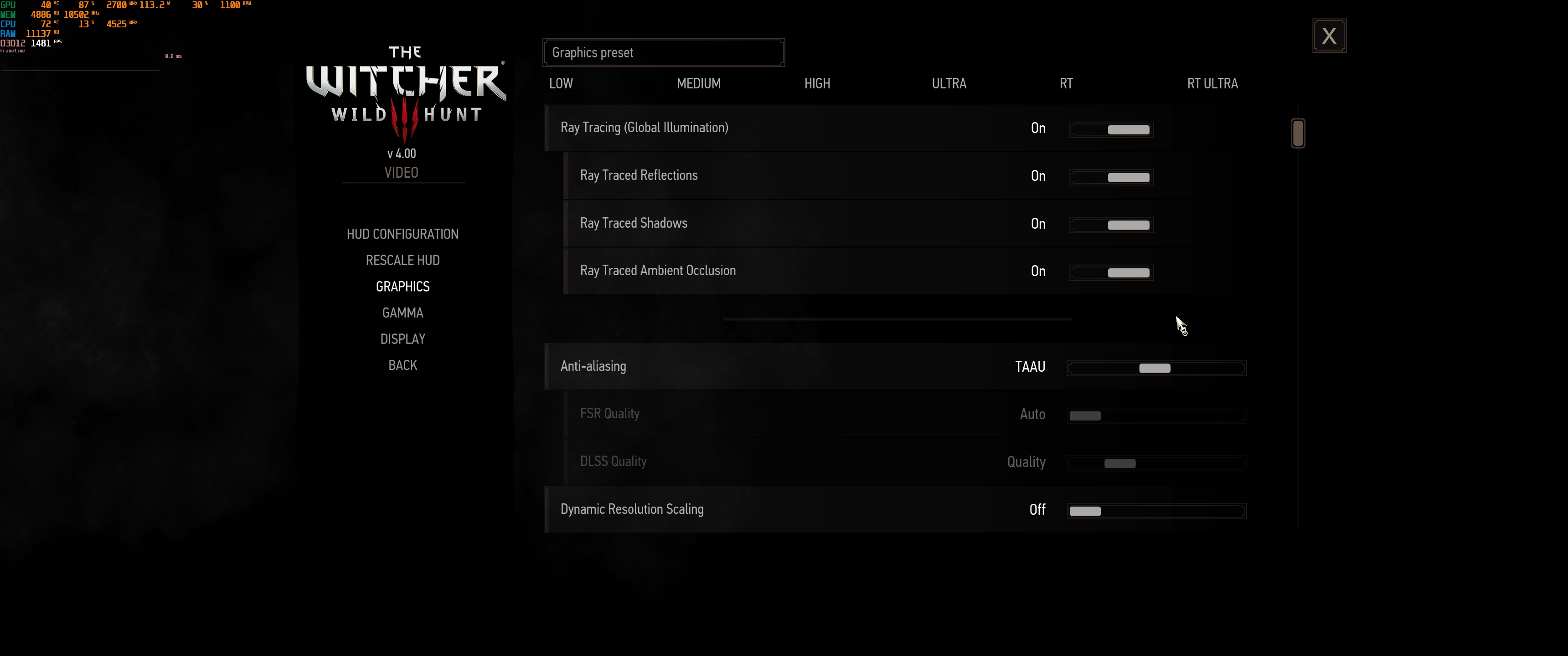Open the RESCALE HUD option
The height and width of the screenshot is (656, 1568).
[x=402, y=260]
